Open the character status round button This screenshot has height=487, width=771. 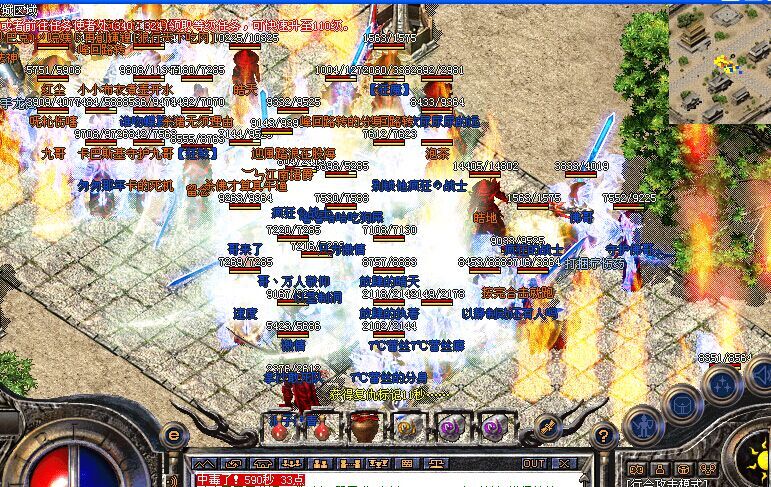click(641, 425)
